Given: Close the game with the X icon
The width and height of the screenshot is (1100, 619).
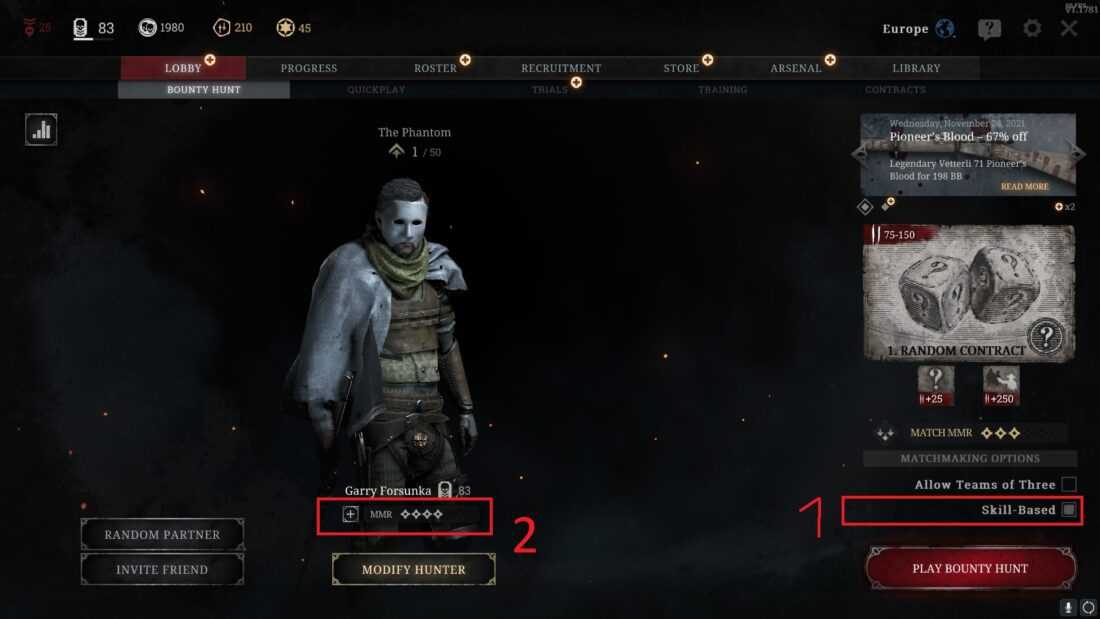Looking at the screenshot, I should 1069,28.
